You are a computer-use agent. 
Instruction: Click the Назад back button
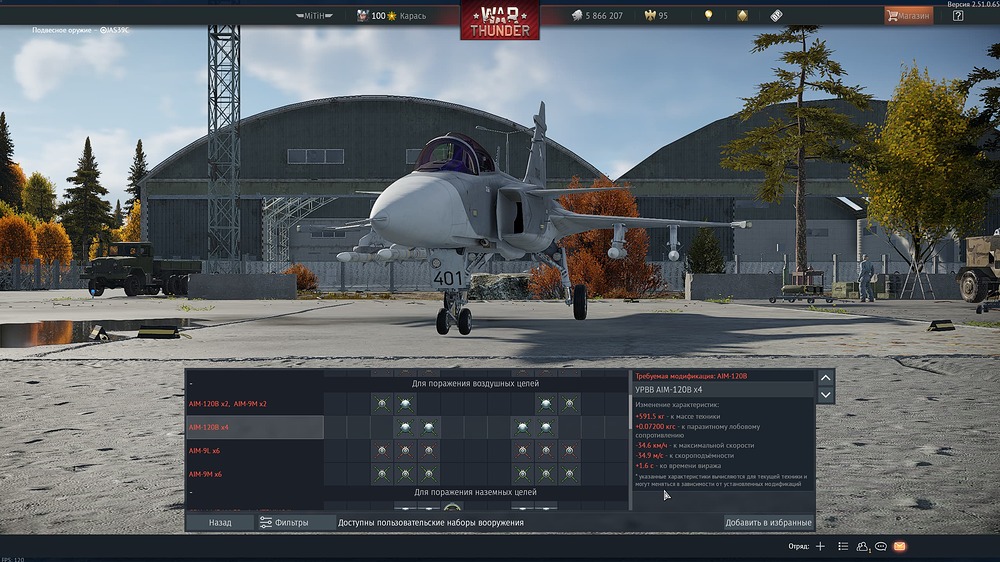click(220, 522)
